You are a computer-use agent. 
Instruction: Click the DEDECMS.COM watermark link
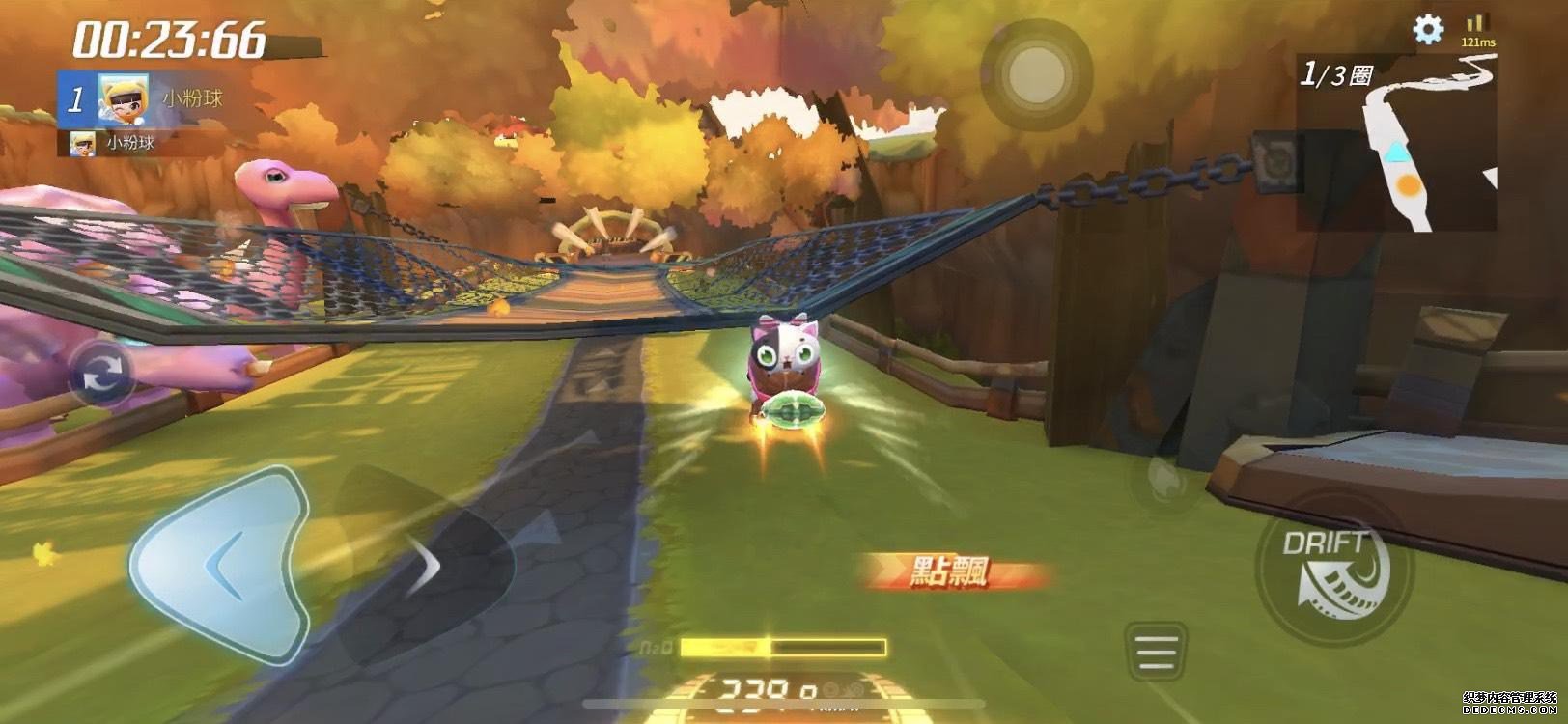(1510, 711)
